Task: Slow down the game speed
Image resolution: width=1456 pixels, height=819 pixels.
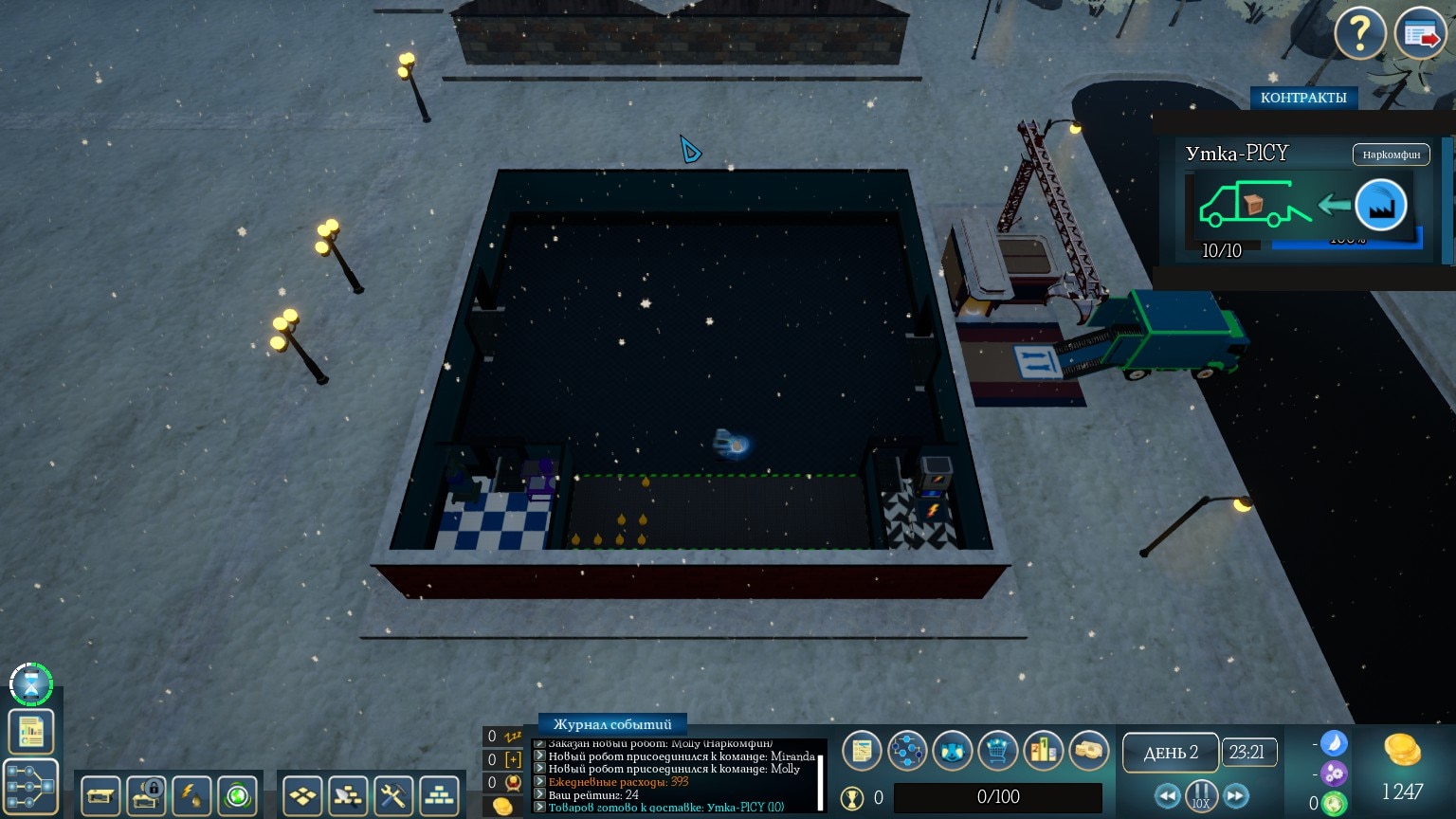Action: (1167, 796)
